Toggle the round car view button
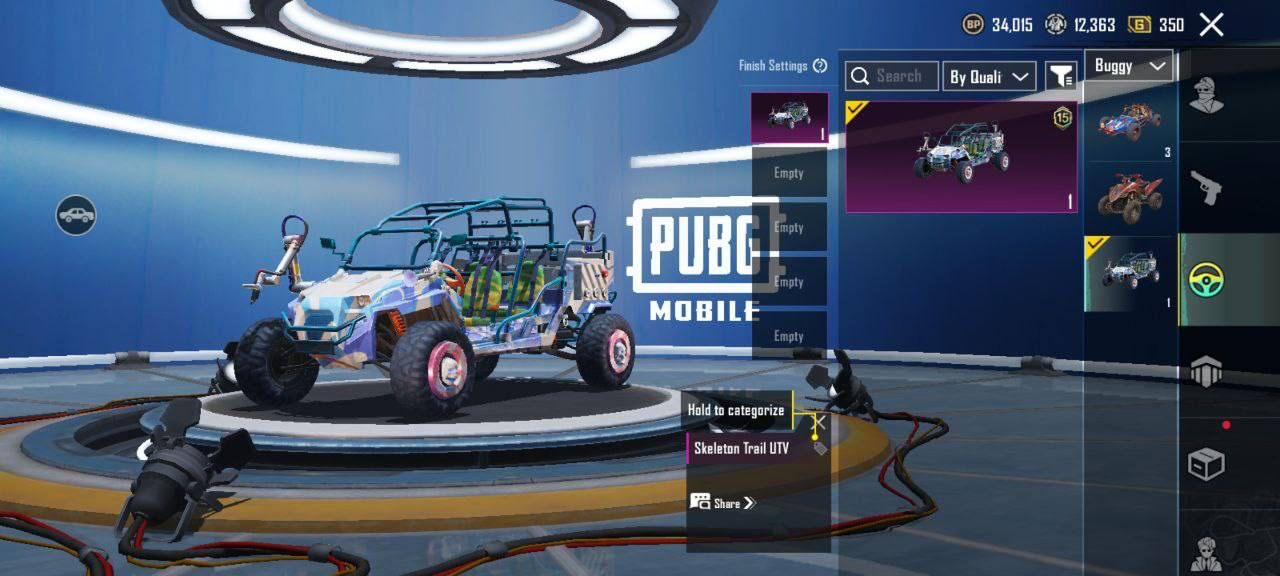The height and width of the screenshot is (576, 1280). 76,215
